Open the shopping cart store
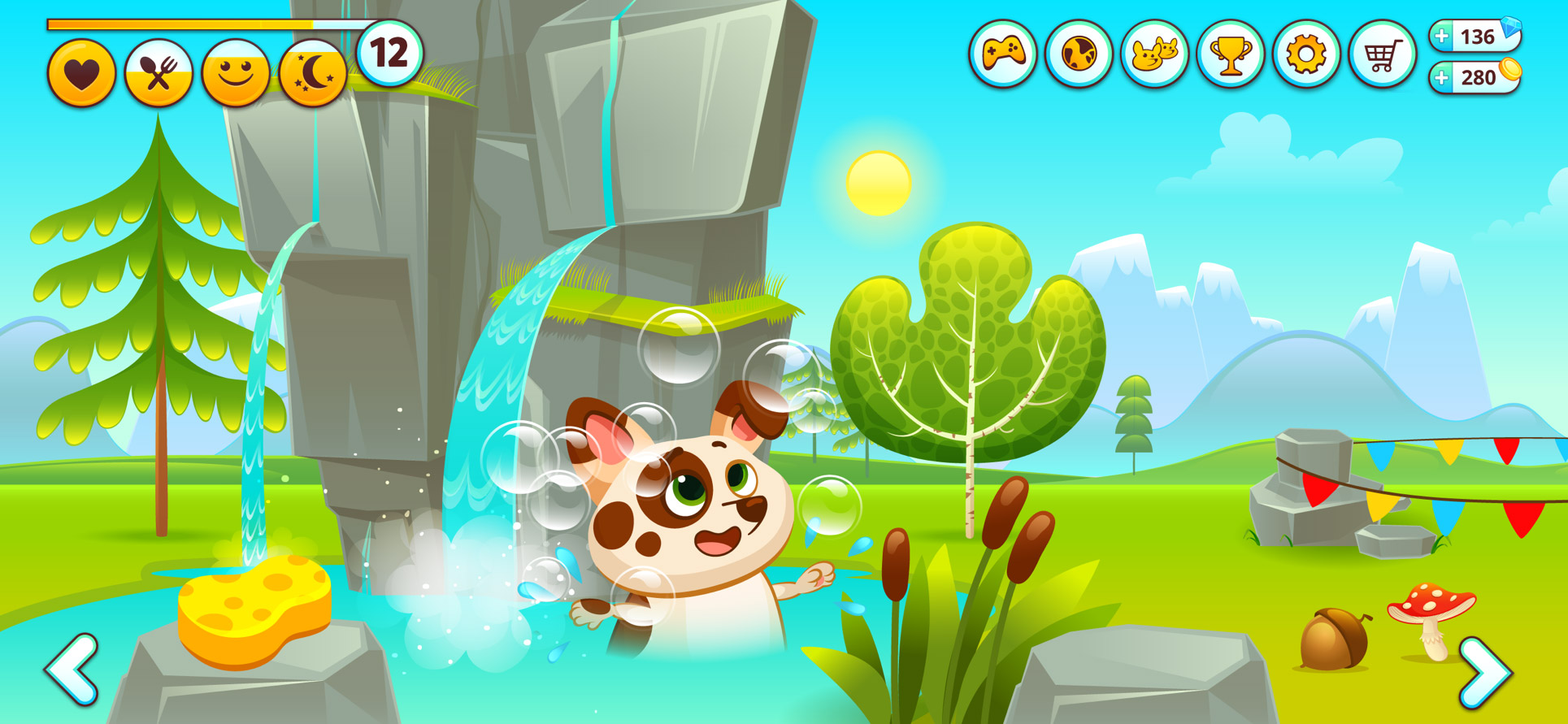Screen dimensions: 1568x724 (x=1382, y=54)
